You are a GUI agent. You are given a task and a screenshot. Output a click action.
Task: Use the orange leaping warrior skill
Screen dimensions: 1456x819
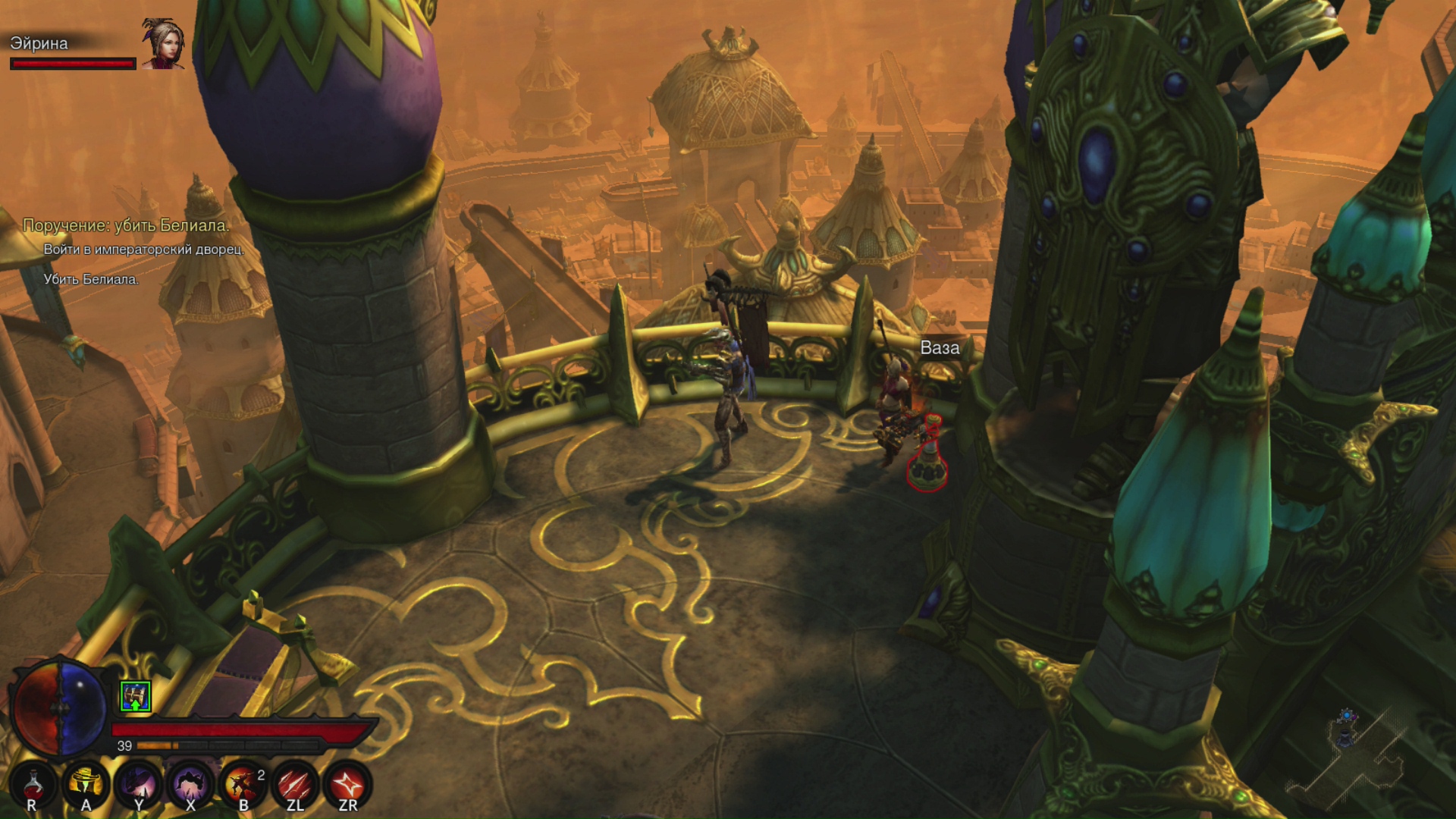243,783
